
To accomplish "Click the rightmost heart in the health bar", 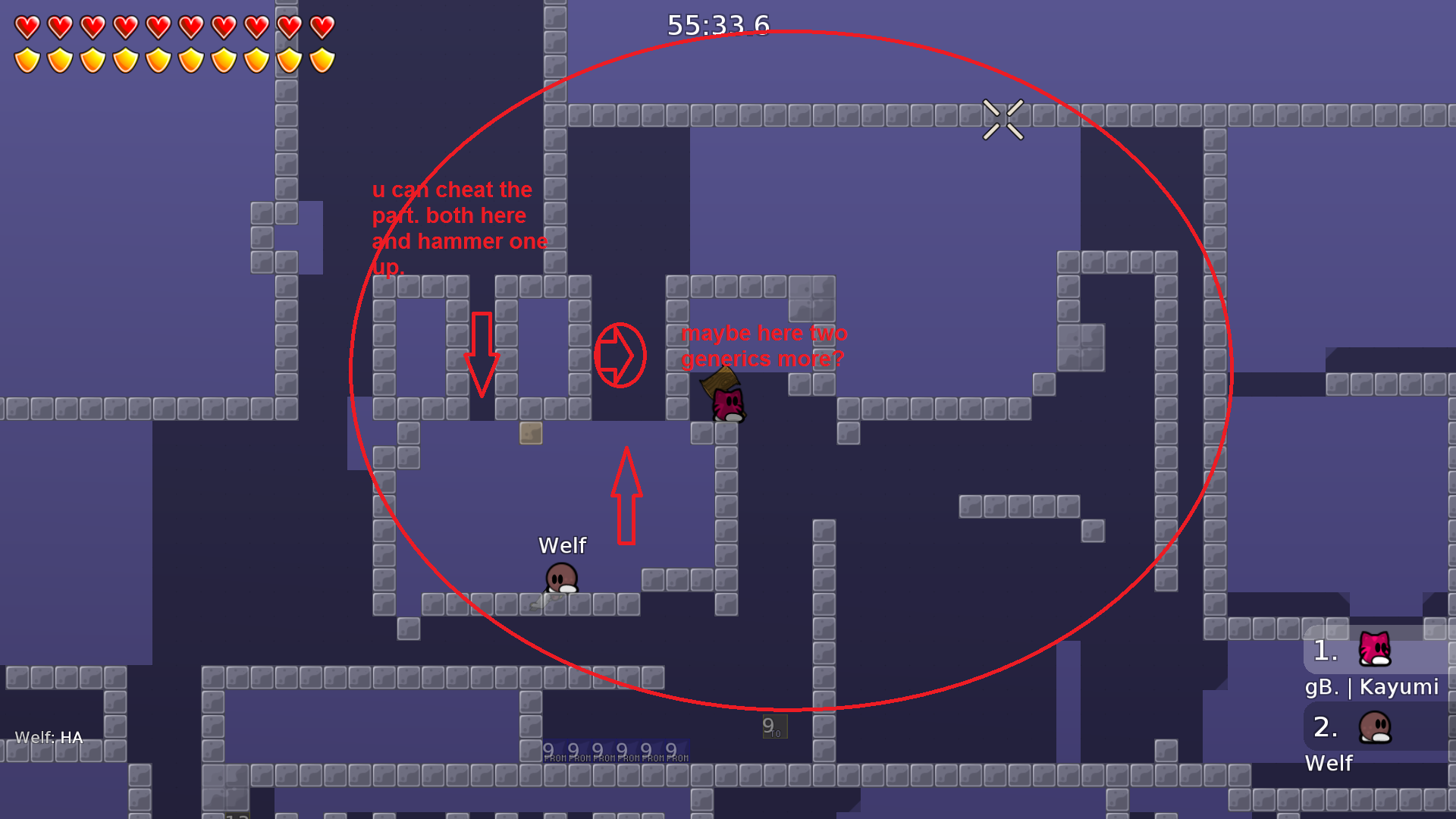I will click(322, 27).
